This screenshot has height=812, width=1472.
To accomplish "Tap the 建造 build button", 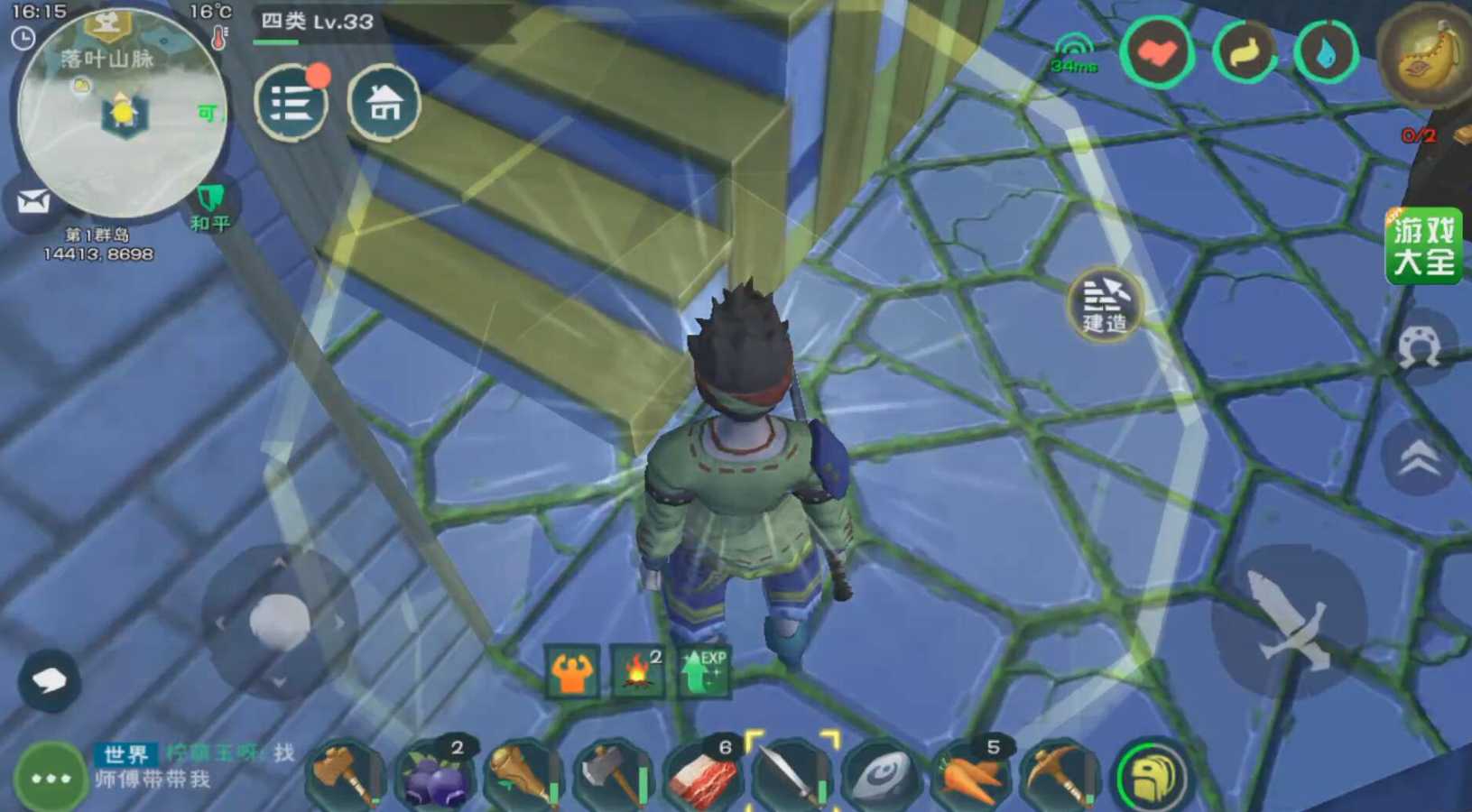I will [1104, 304].
